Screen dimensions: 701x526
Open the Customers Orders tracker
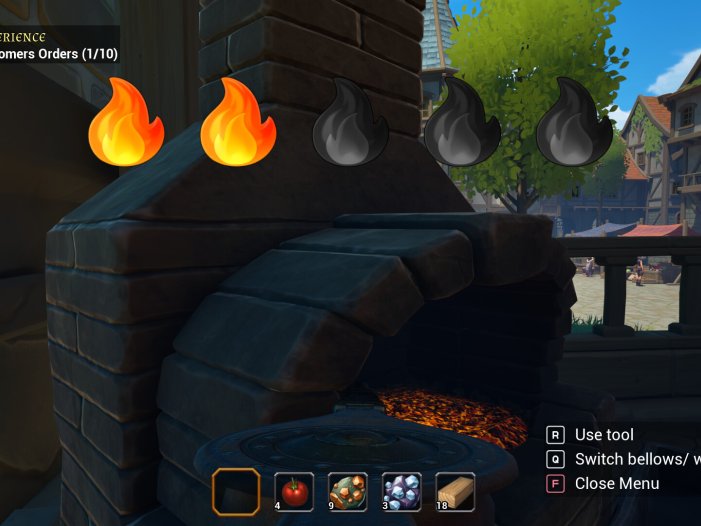(x=60, y=54)
